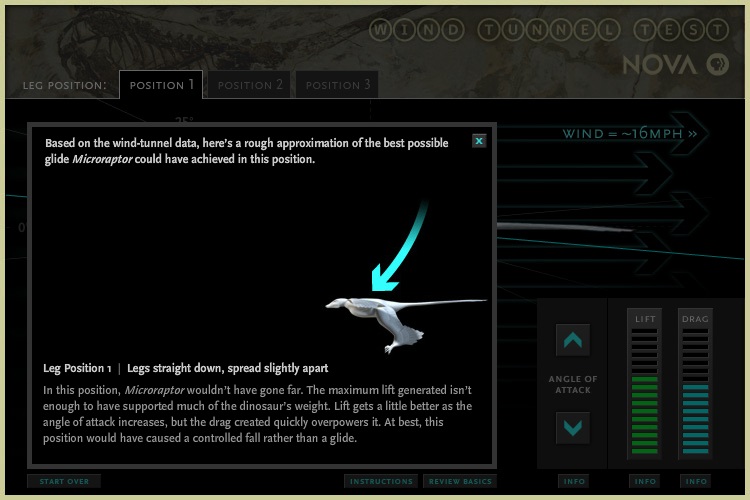The height and width of the screenshot is (500, 750).
Task: Increase angle of attack with up arrow
Action: tap(573, 341)
